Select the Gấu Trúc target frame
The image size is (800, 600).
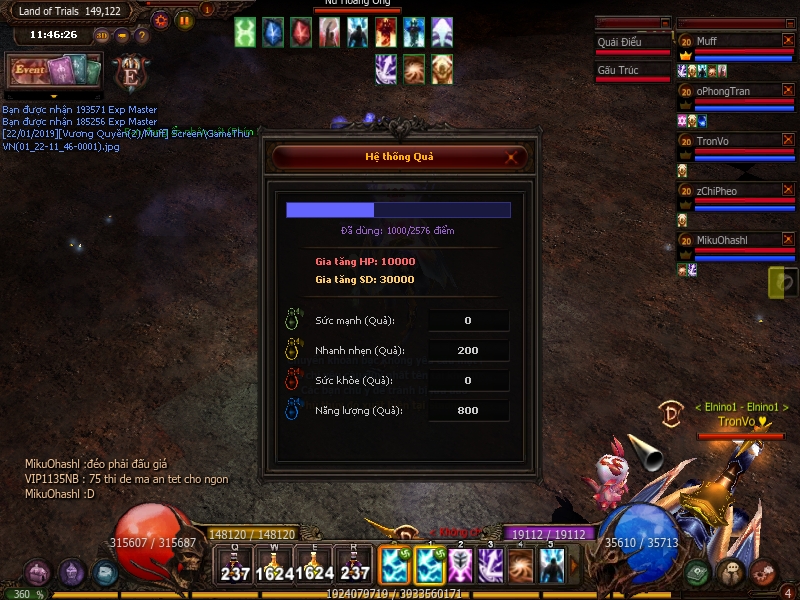click(632, 71)
